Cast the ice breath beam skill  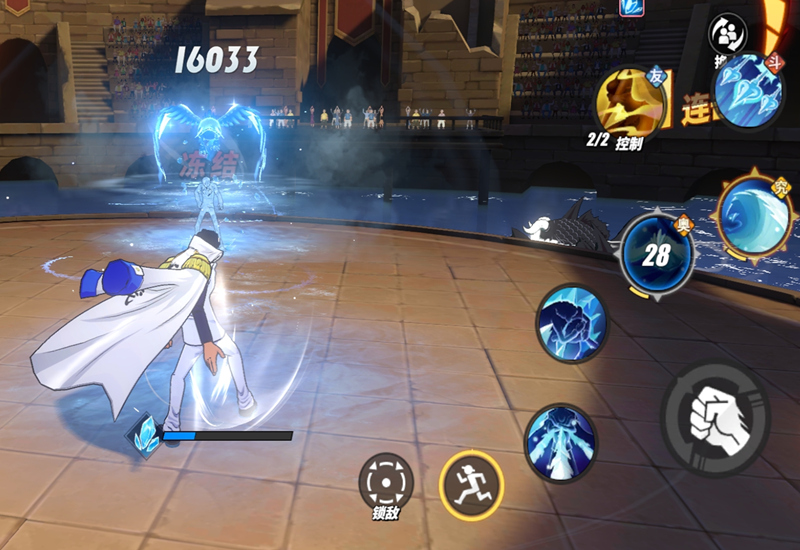560,443
